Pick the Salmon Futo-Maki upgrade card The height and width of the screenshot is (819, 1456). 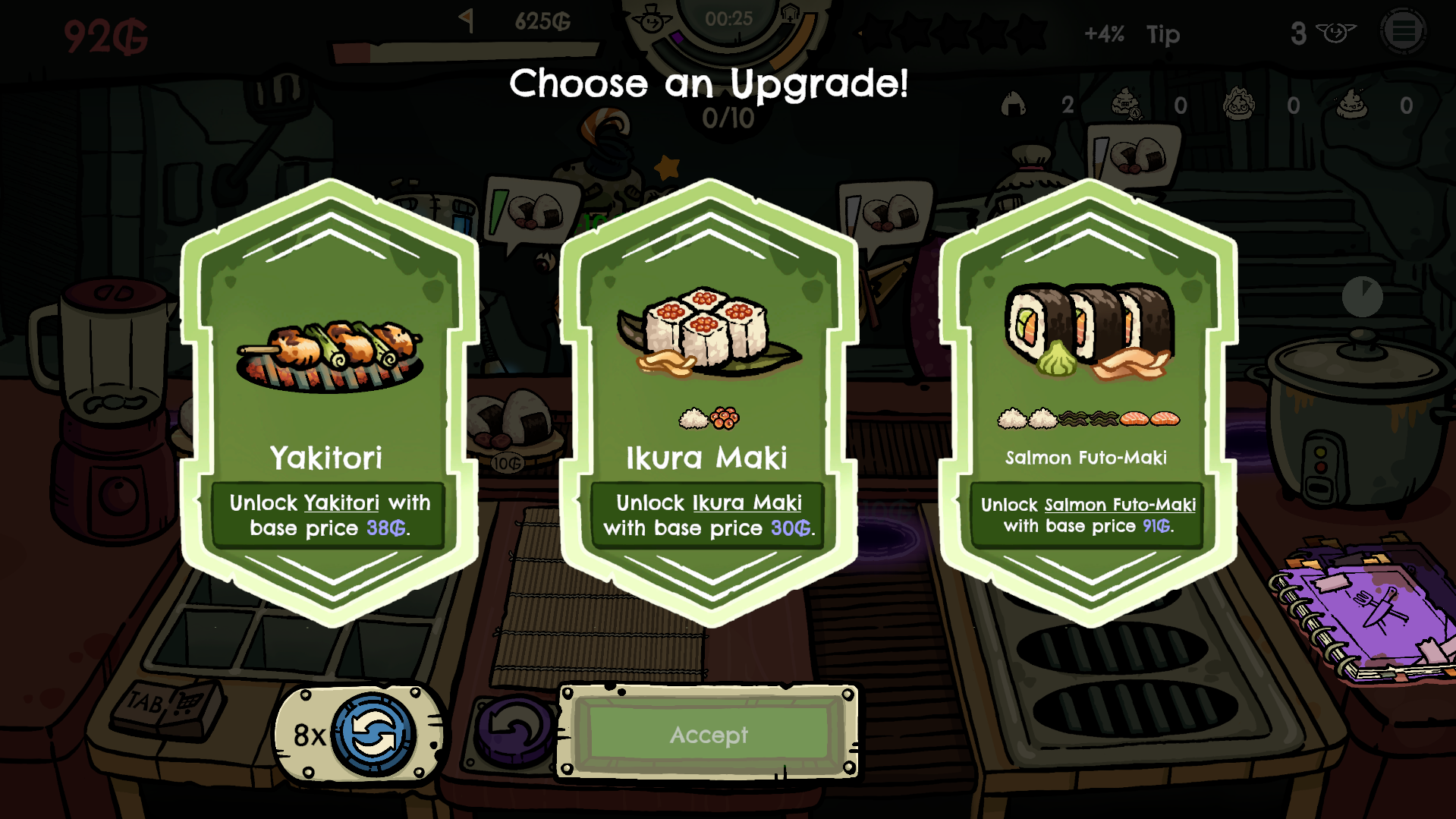click(1088, 402)
